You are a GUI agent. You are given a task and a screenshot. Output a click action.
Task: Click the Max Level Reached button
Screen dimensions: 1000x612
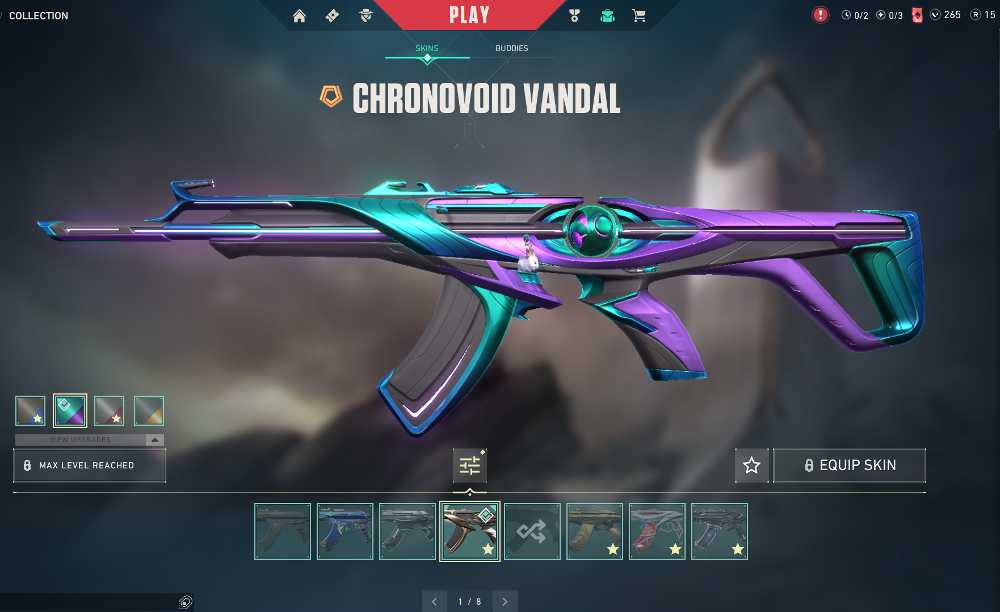(x=89, y=465)
